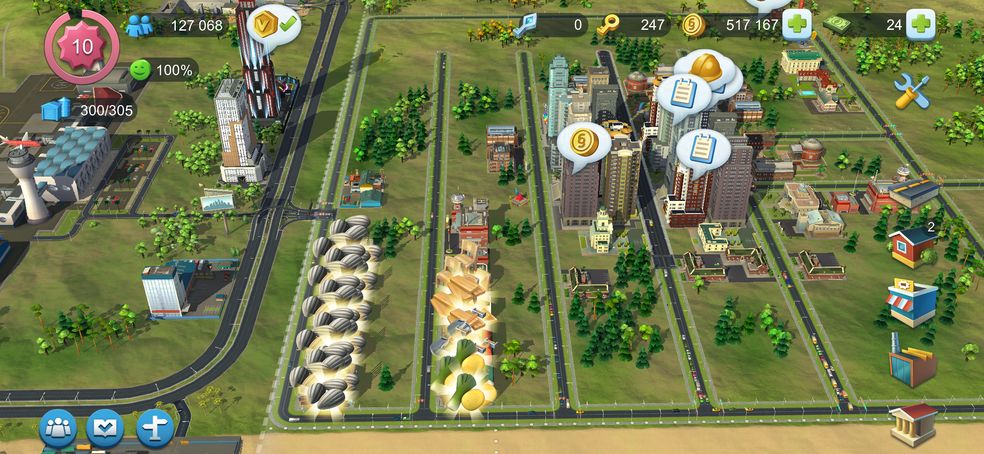984x454 pixels.
Task: Open the blue book guide button
Action: 106,428
